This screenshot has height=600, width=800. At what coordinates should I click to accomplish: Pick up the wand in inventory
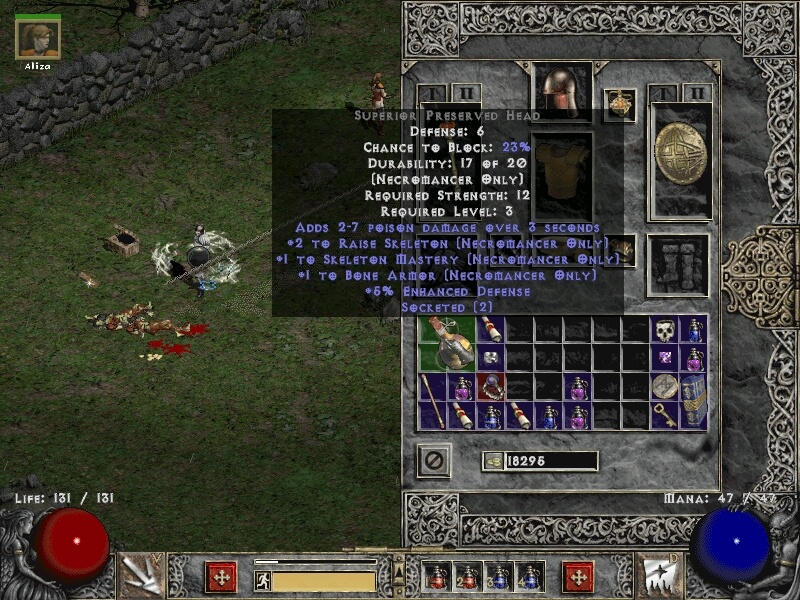(x=433, y=400)
